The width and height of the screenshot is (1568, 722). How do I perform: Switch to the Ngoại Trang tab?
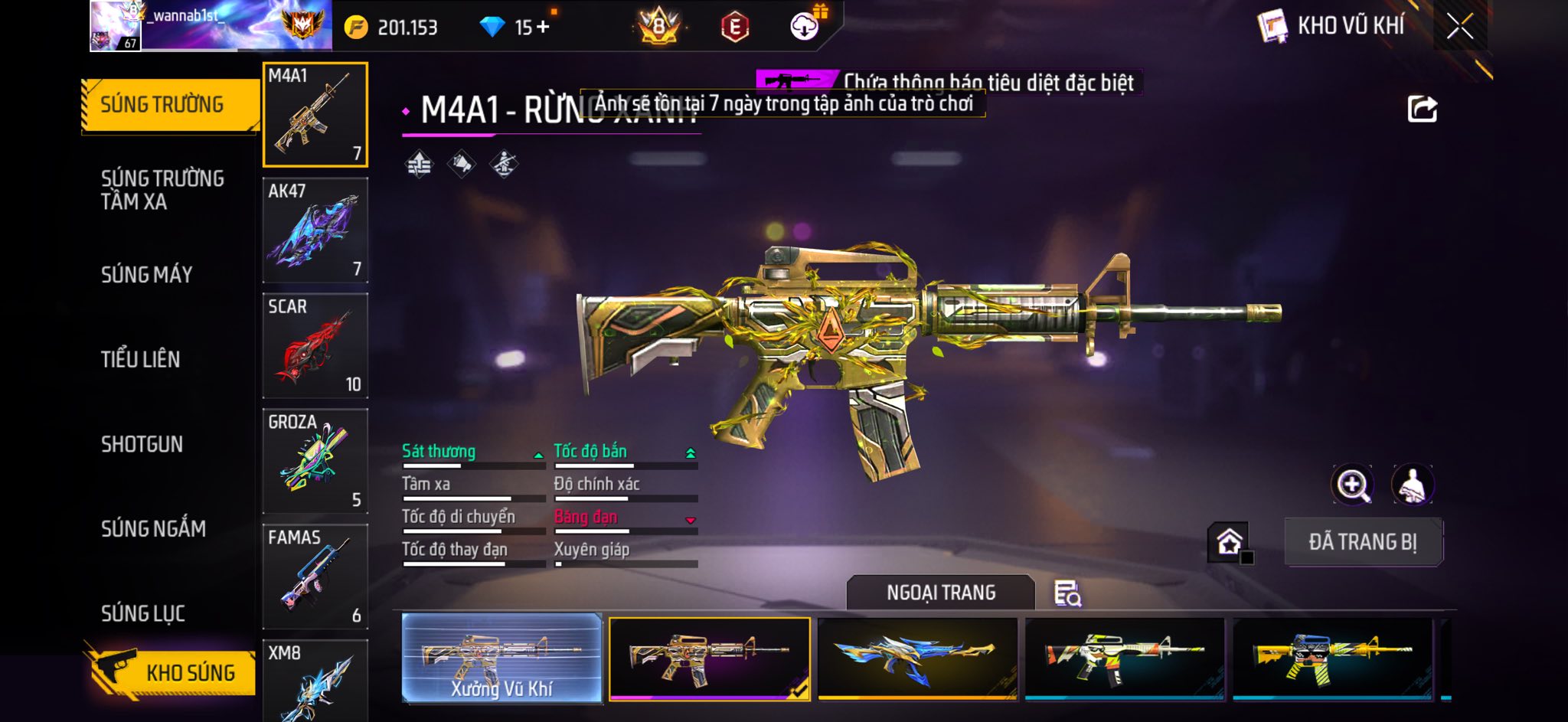[940, 593]
